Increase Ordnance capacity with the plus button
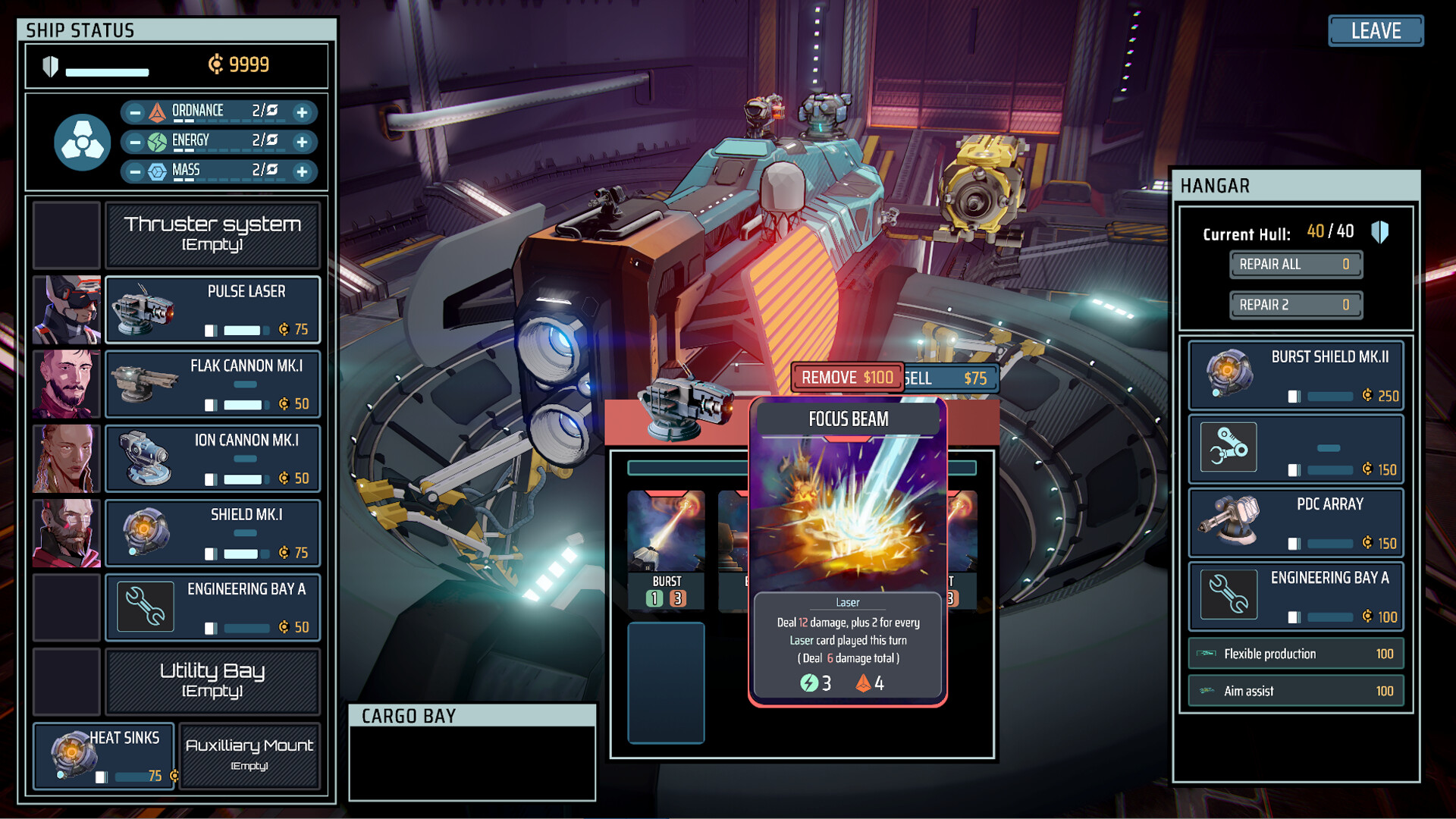The height and width of the screenshot is (819, 1456). pyautogui.click(x=303, y=111)
